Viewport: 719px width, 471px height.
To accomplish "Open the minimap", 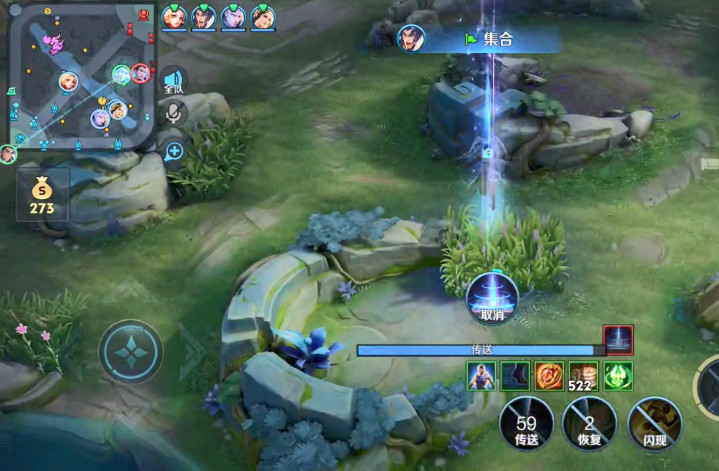I will pyautogui.click(x=82, y=76).
